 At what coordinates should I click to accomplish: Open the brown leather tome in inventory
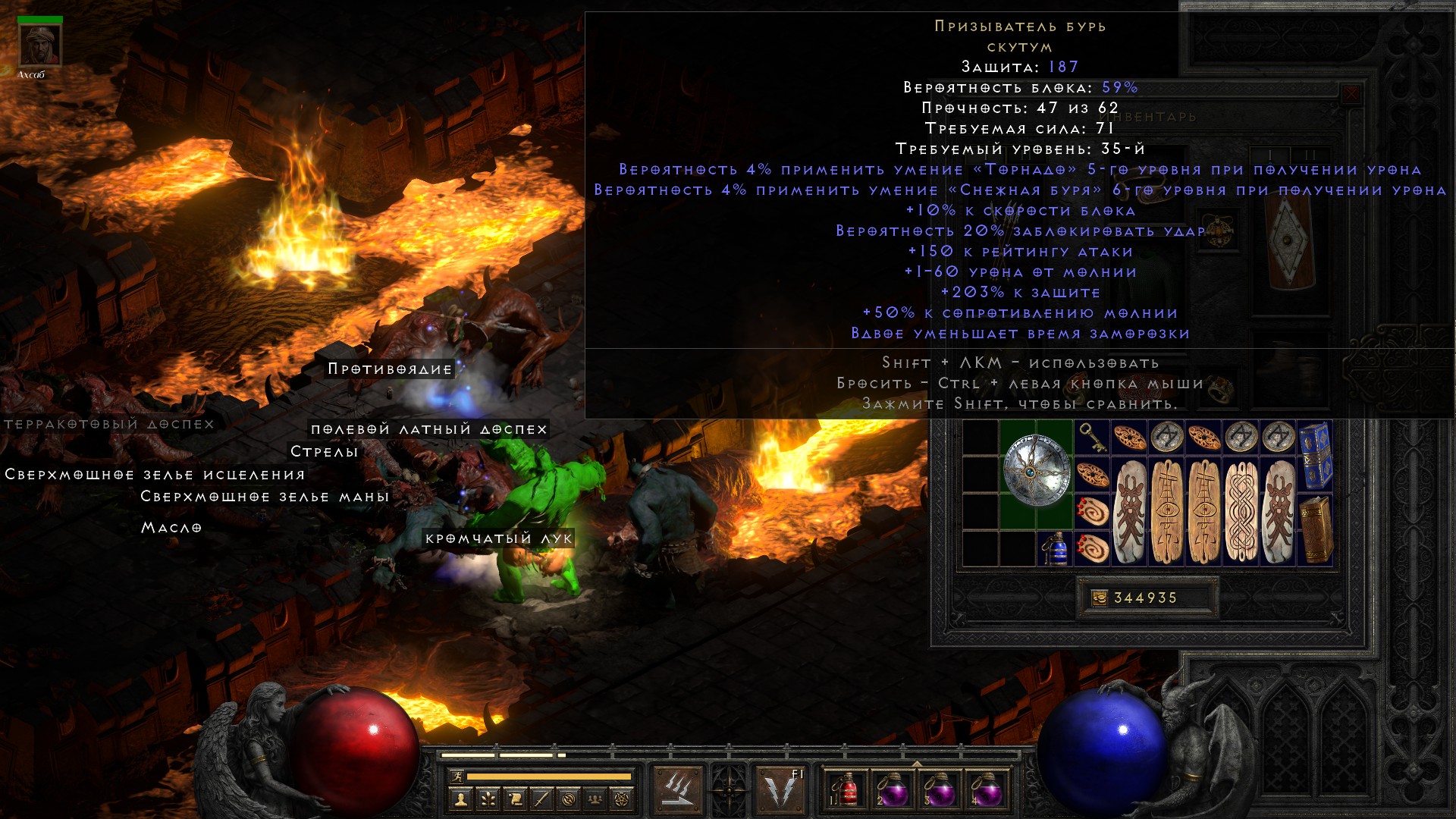(1315, 530)
